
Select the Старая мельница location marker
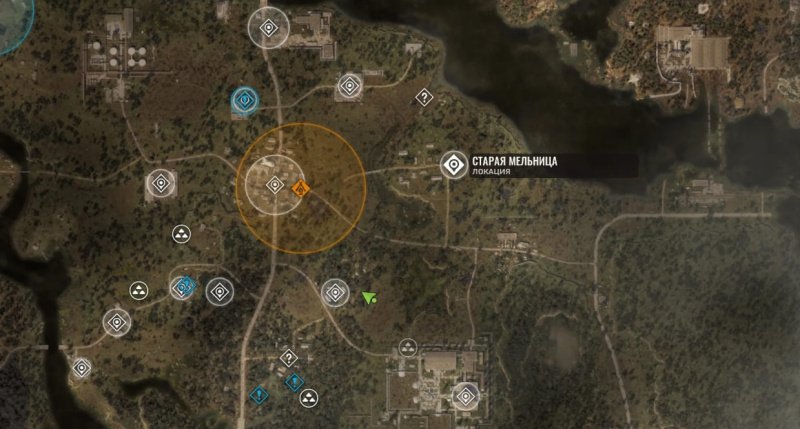coord(454,165)
